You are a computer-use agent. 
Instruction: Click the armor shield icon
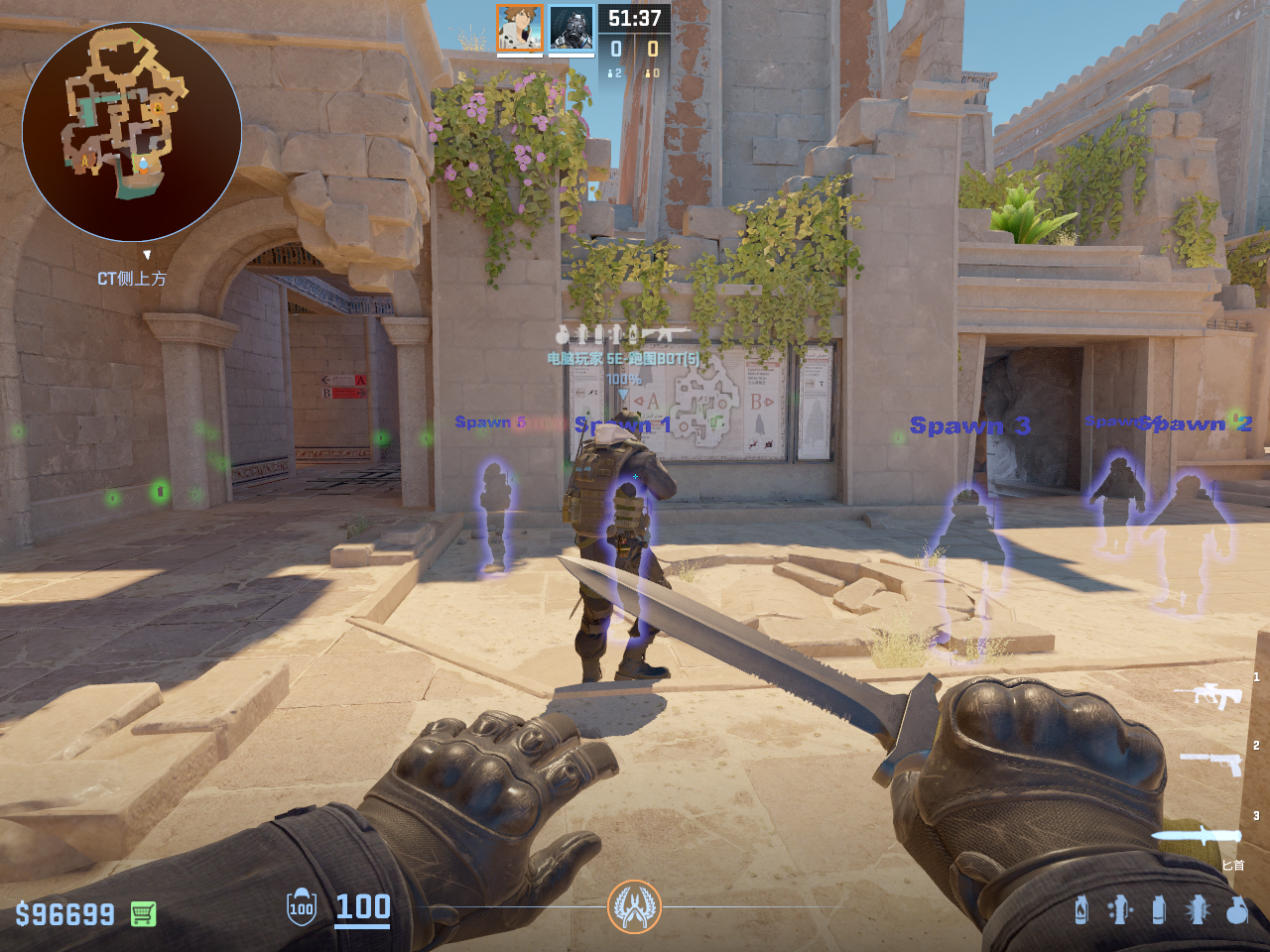coord(302,907)
